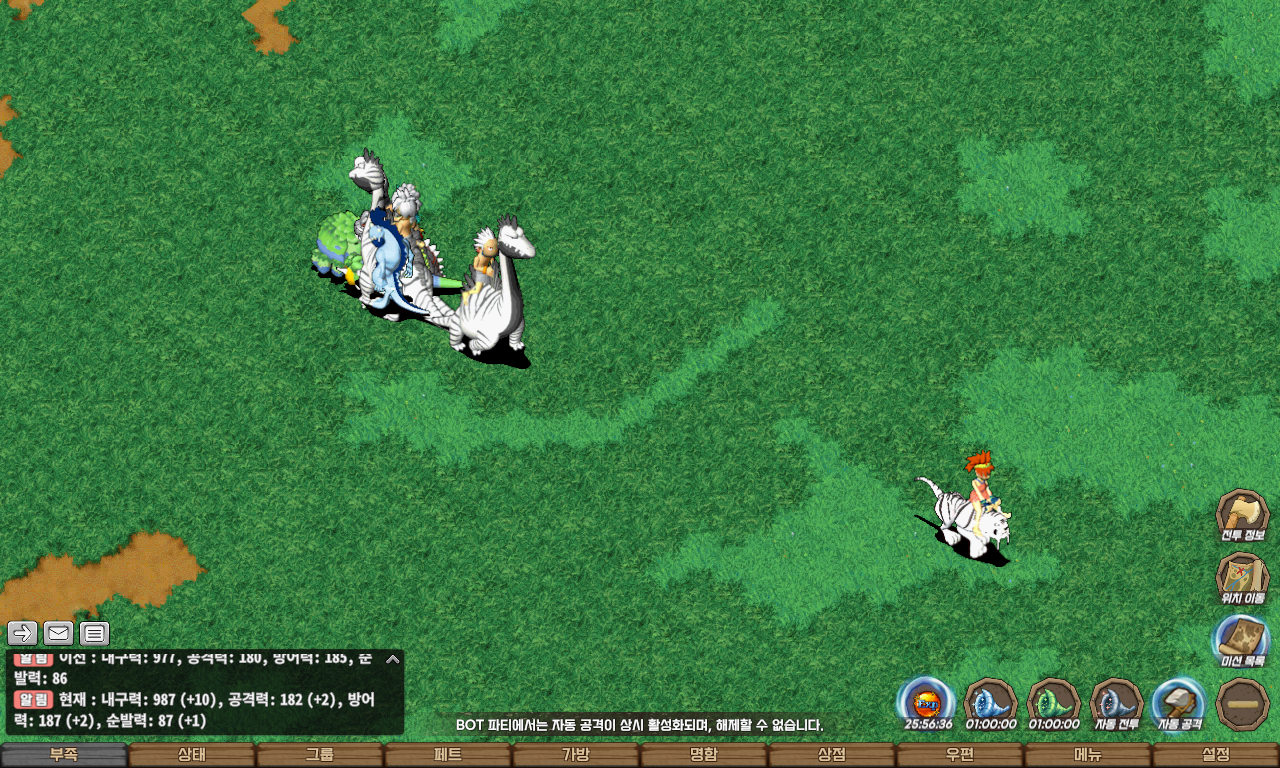Image resolution: width=1280 pixels, height=768 pixels.
Task: Open the 그룹 (group) menu
Action: pyautogui.click(x=320, y=755)
